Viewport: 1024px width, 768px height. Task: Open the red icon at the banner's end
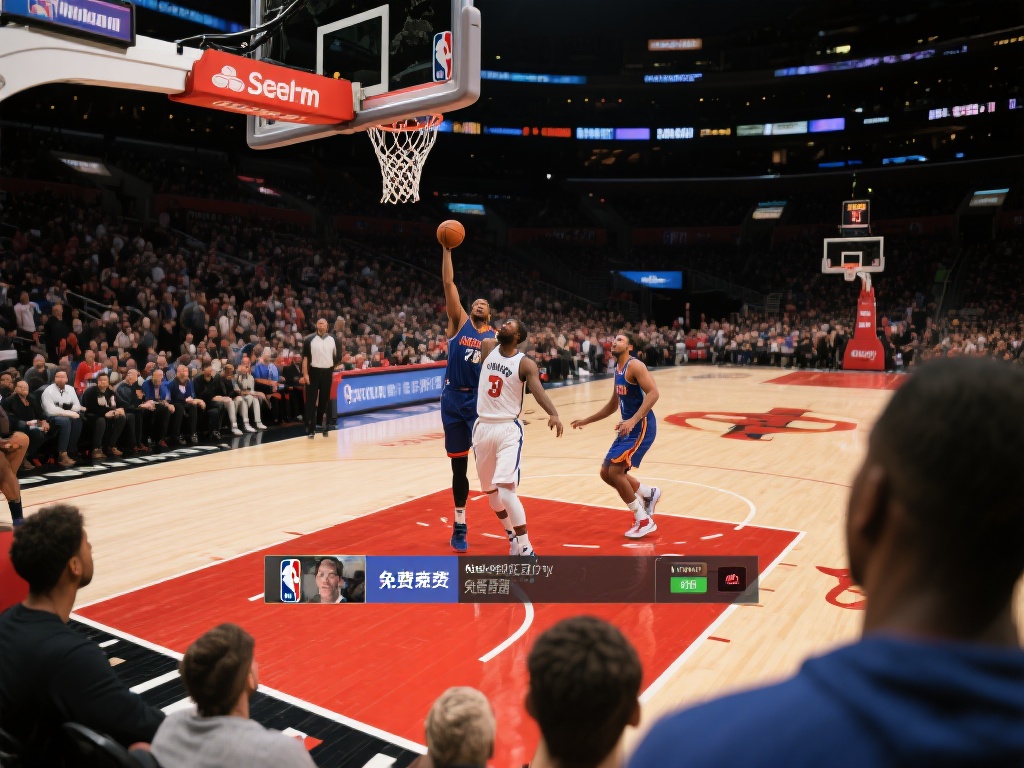[x=731, y=580]
